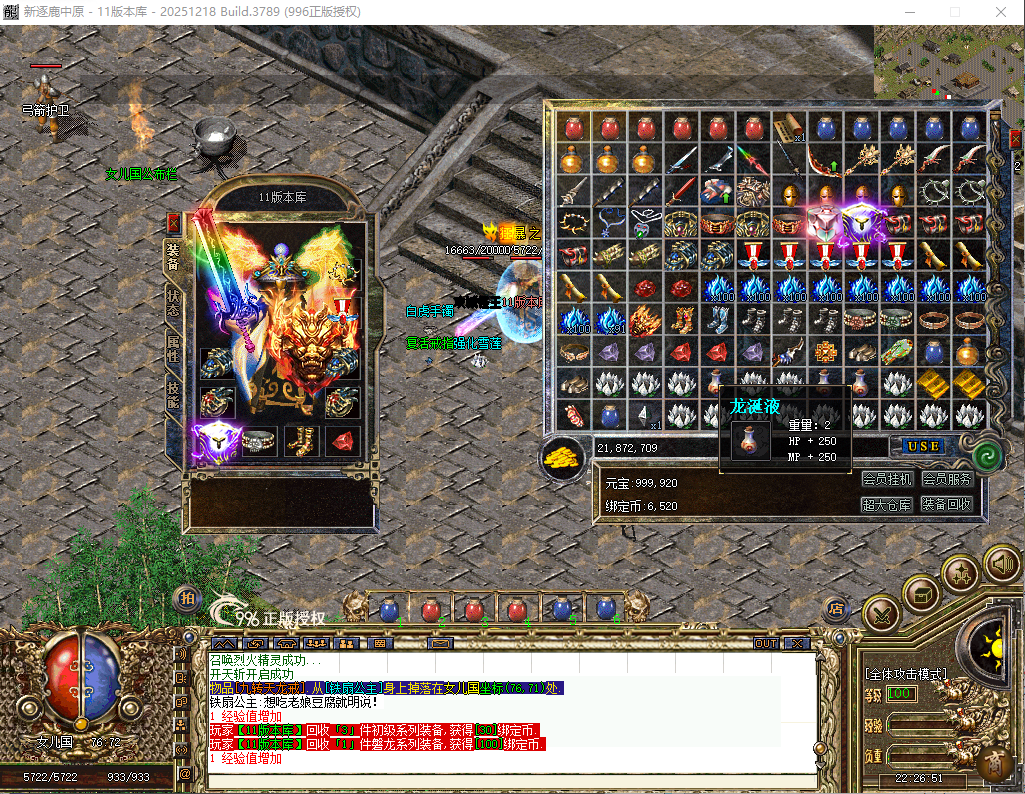Open the 超大仓库 warehouse
Screen dimensions: 1025x794
point(887,505)
